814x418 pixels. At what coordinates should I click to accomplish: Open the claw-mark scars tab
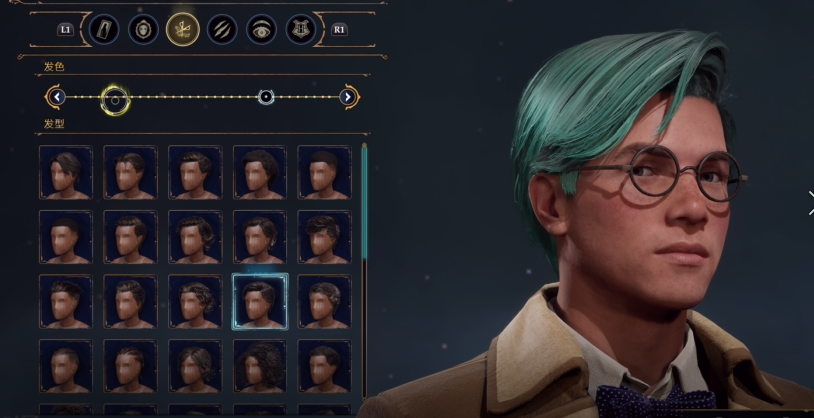pyautogui.click(x=222, y=29)
